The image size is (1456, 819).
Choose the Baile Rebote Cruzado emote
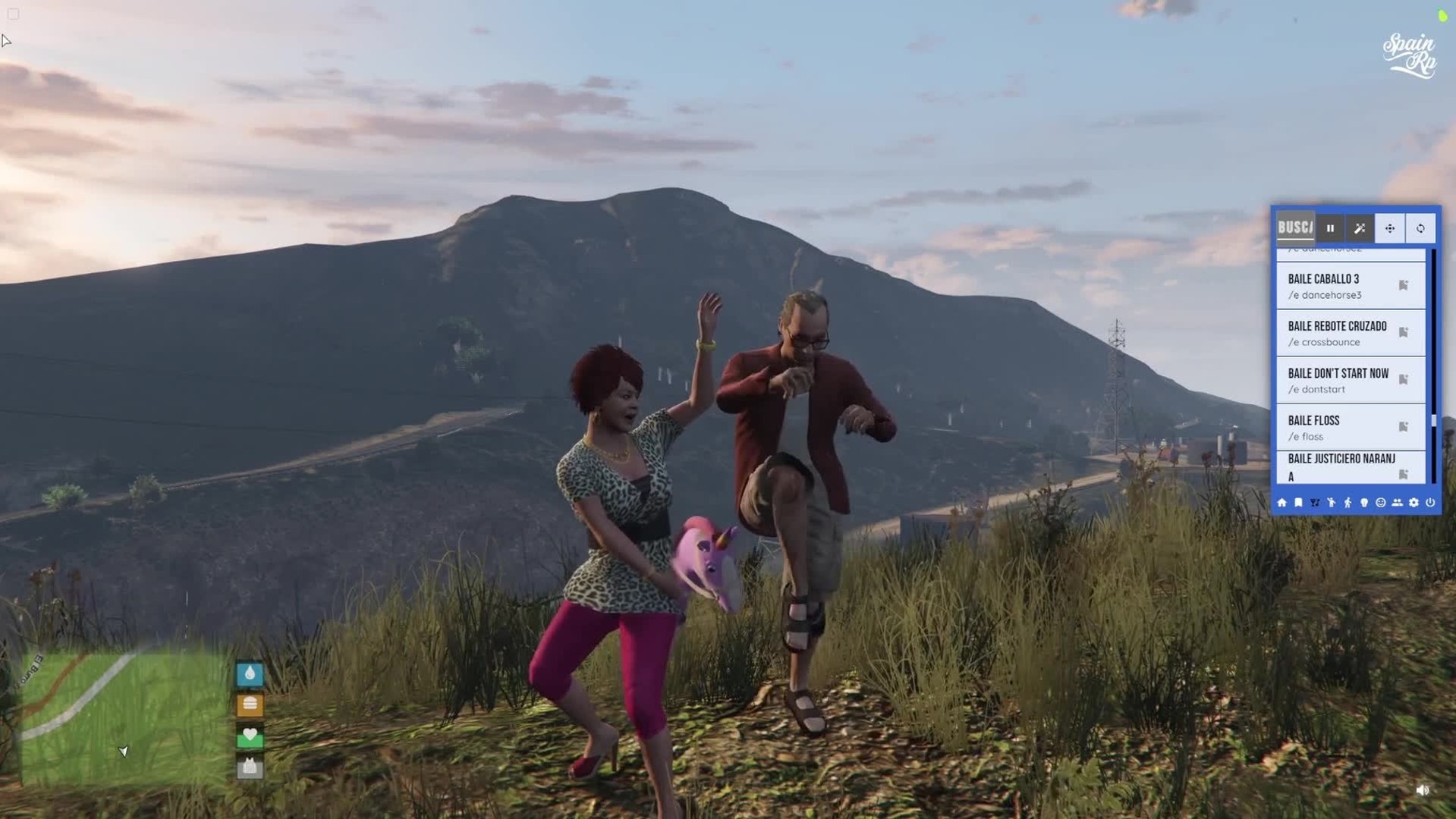[1335, 333]
